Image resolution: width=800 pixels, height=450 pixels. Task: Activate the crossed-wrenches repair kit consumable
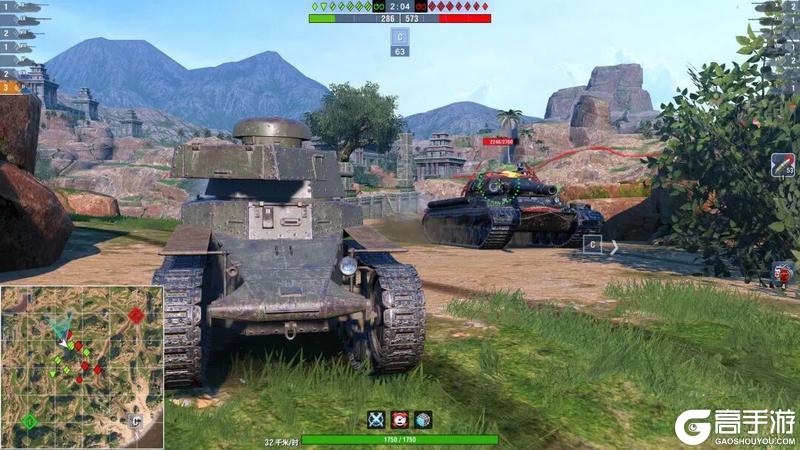click(376, 420)
